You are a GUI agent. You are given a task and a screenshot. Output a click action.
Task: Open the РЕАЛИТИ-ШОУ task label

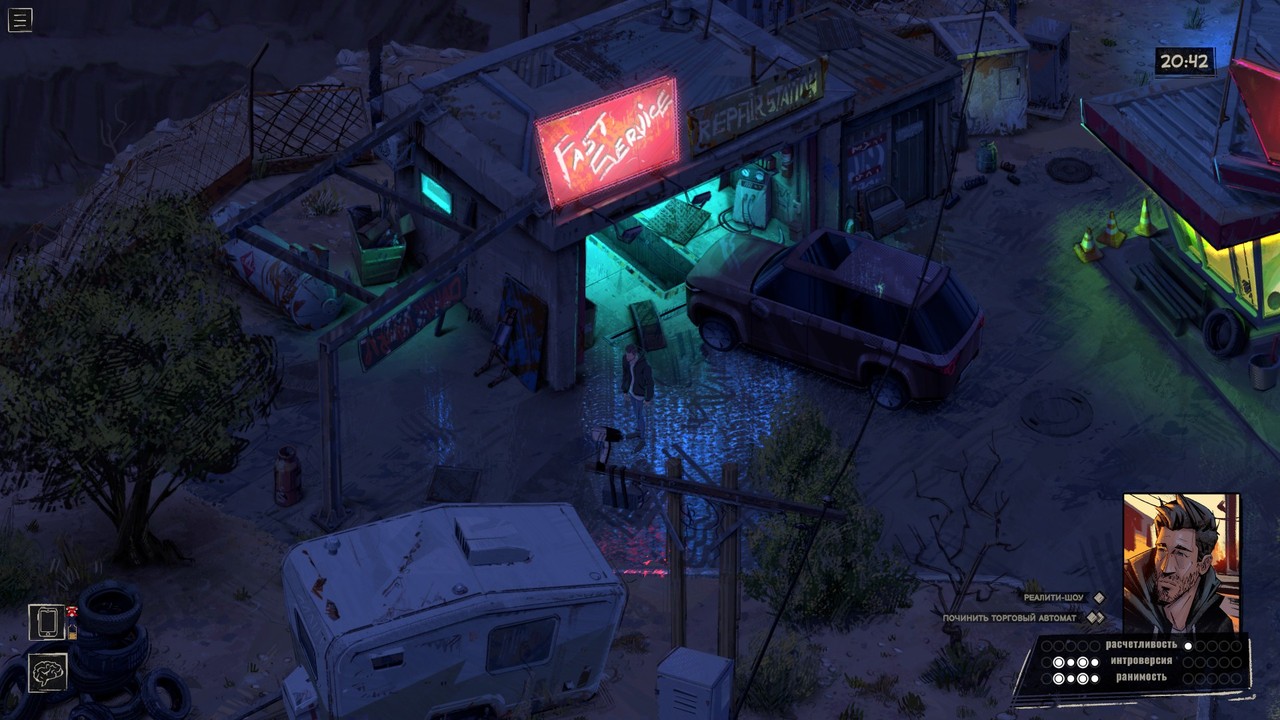tap(1053, 598)
